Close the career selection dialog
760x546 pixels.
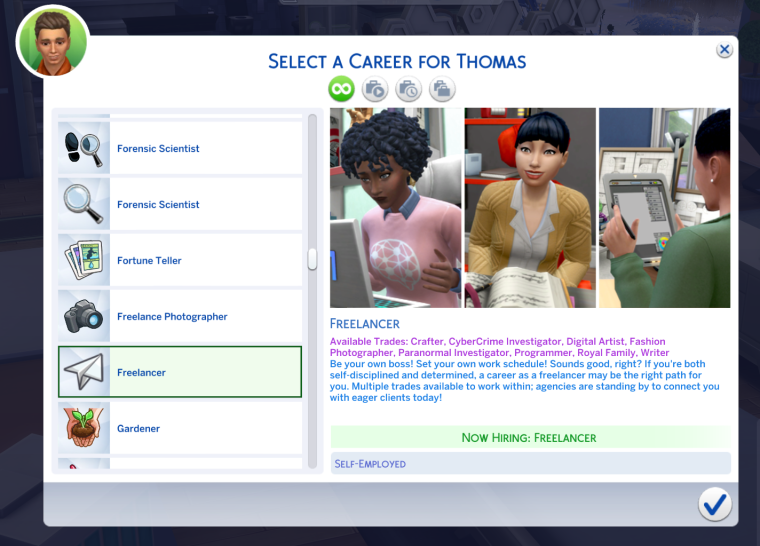click(724, 50)
